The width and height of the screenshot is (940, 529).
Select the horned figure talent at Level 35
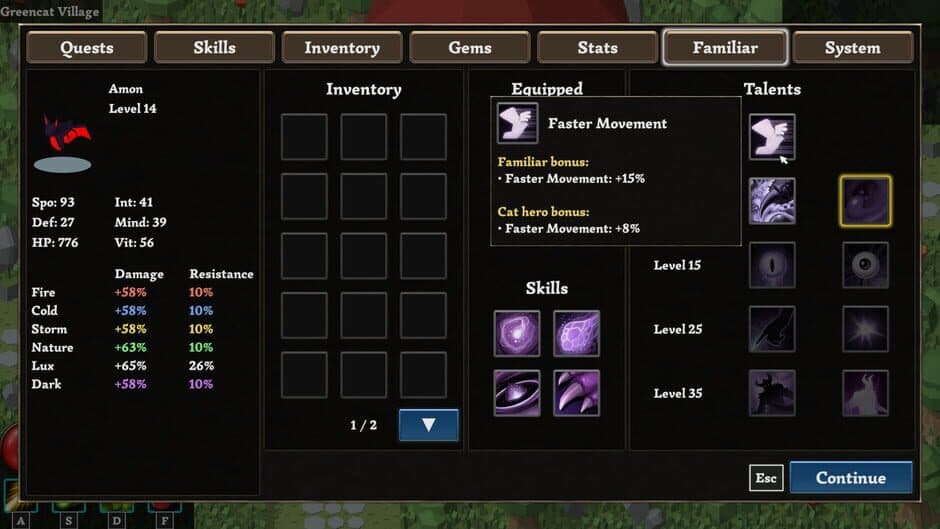tap(866, 393)
